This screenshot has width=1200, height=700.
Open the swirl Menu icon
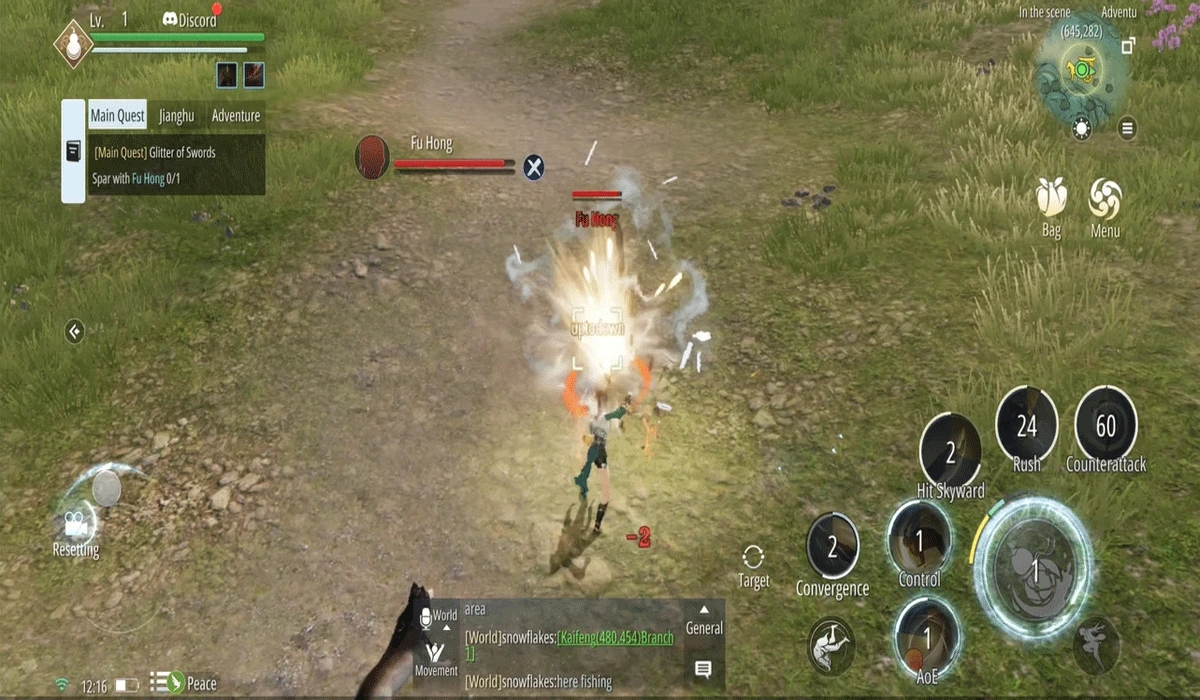pyautogui.click(x=1105, y=199)
